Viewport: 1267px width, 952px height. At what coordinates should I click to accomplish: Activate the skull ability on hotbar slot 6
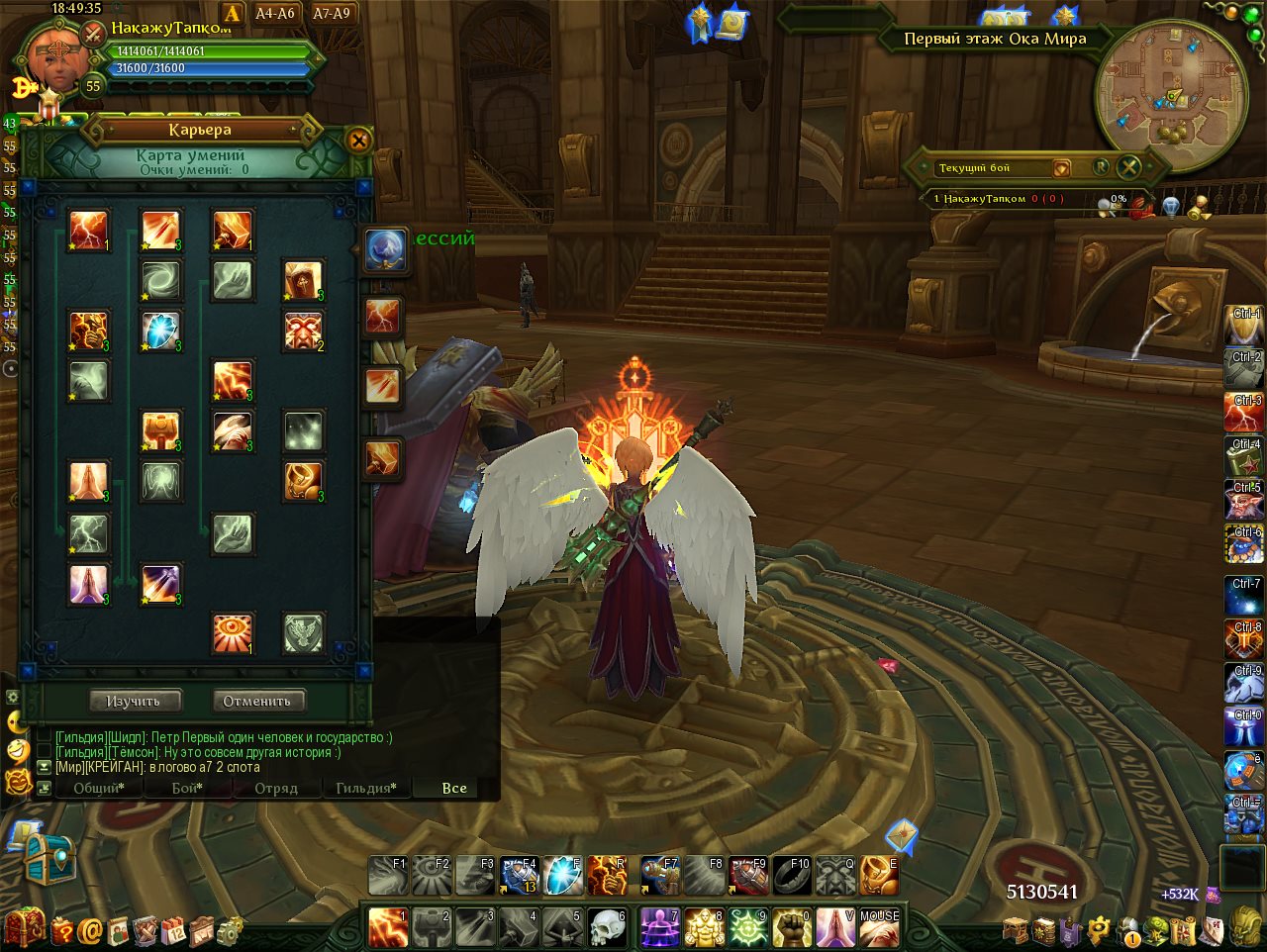pos(608,929)
